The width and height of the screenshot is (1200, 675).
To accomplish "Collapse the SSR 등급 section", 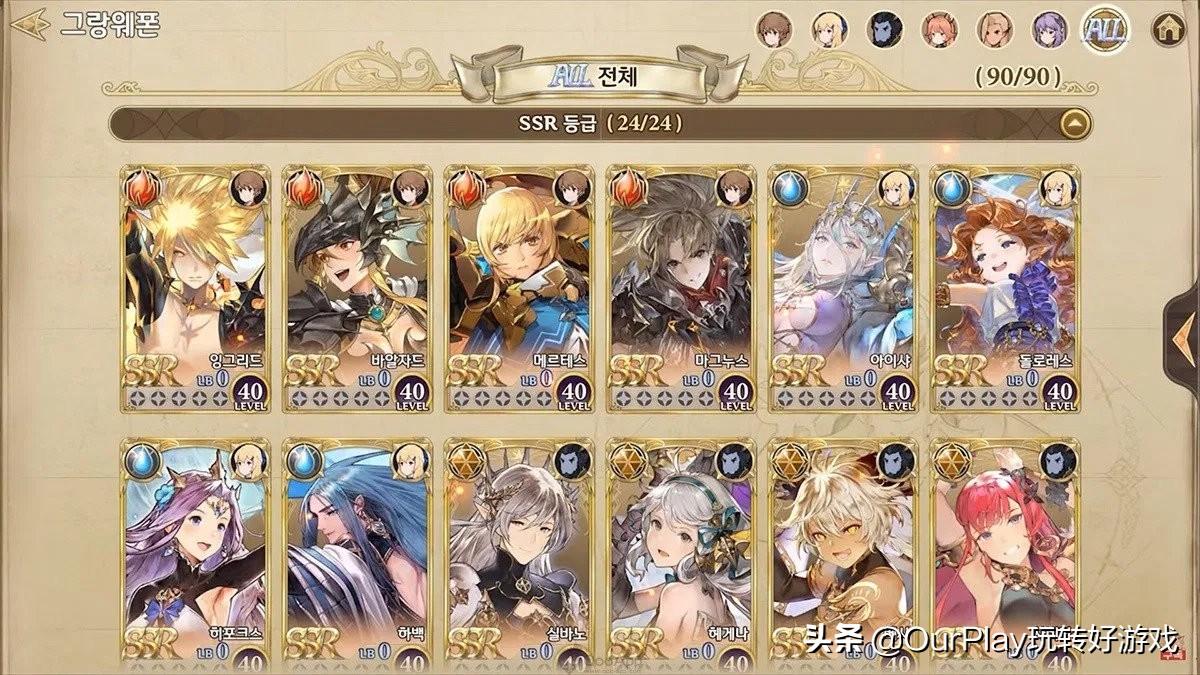I will (x=1075, y=124).
